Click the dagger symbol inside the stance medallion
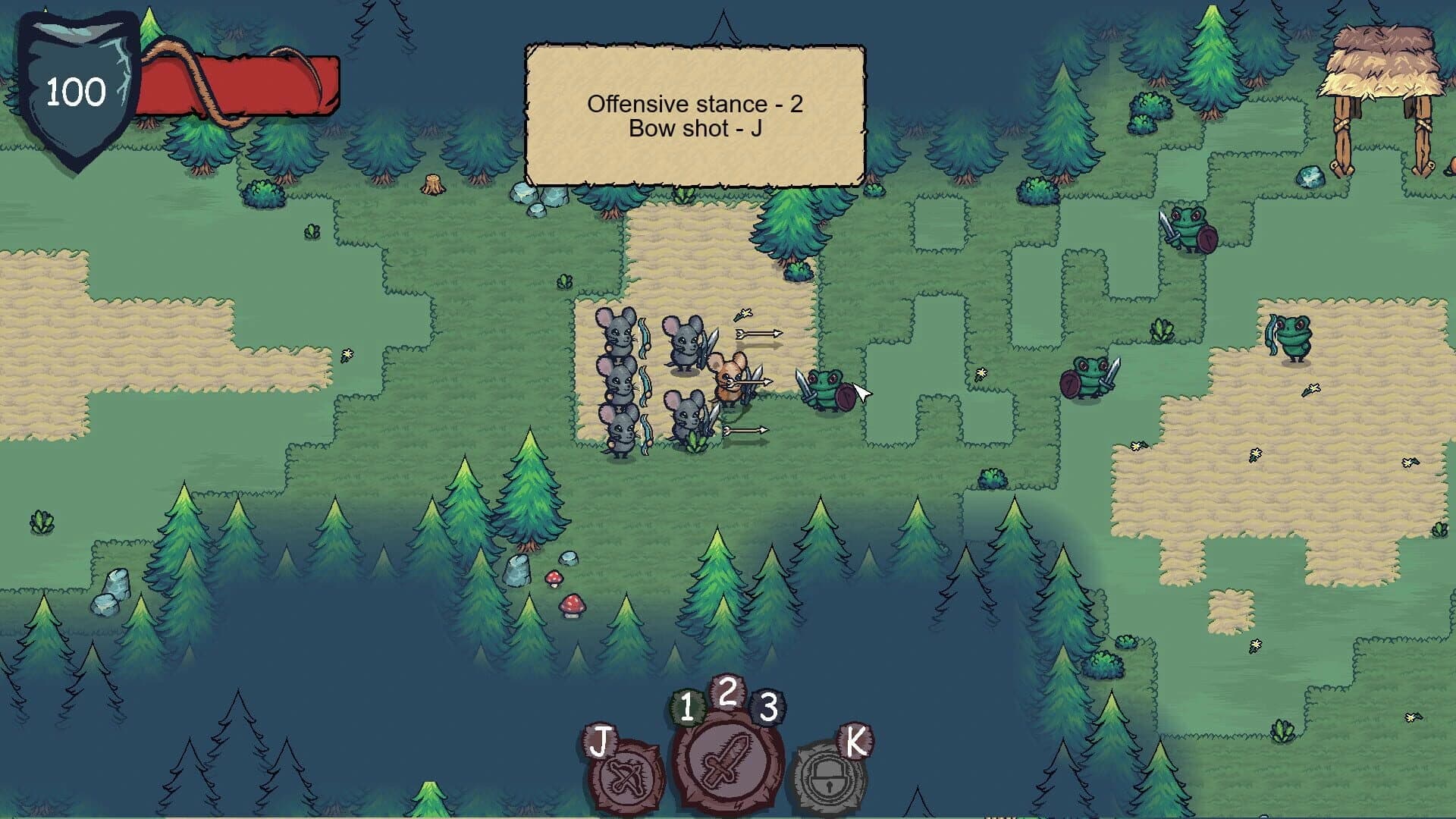Viewport: 1456px width, 819px height. click(x=729, y=761)
